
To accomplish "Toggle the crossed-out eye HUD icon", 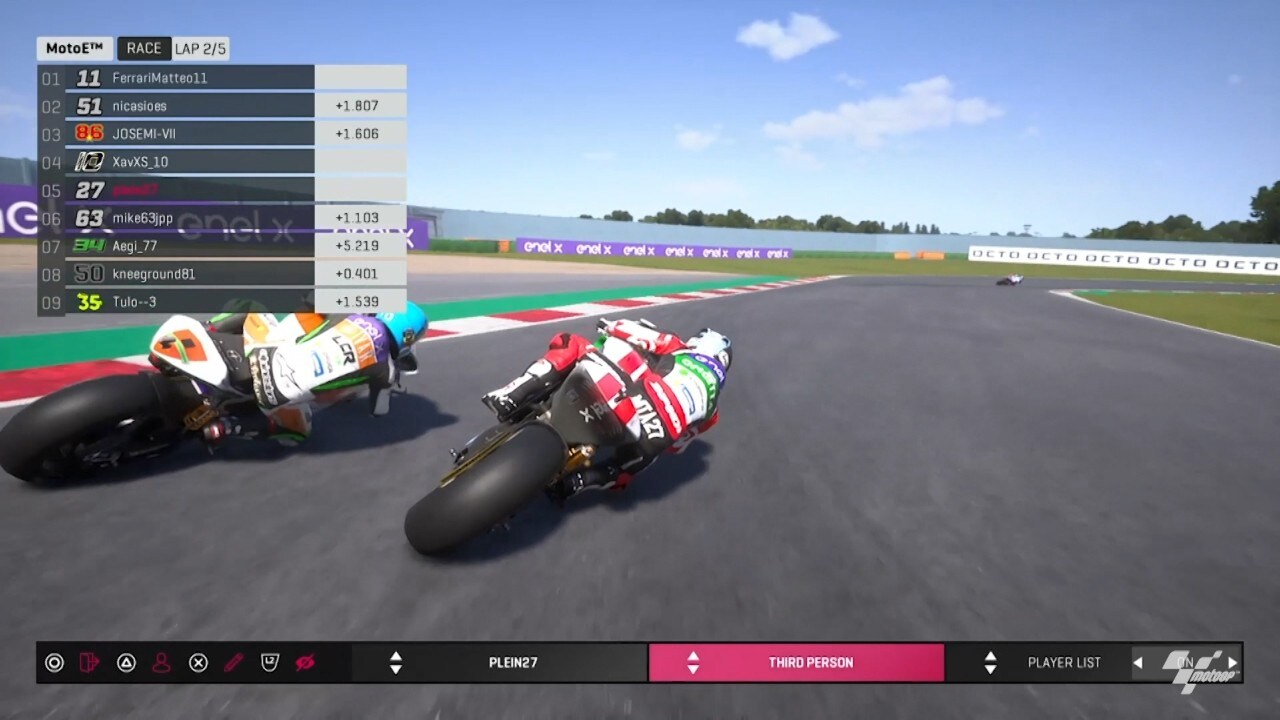I will pos(305,662).
